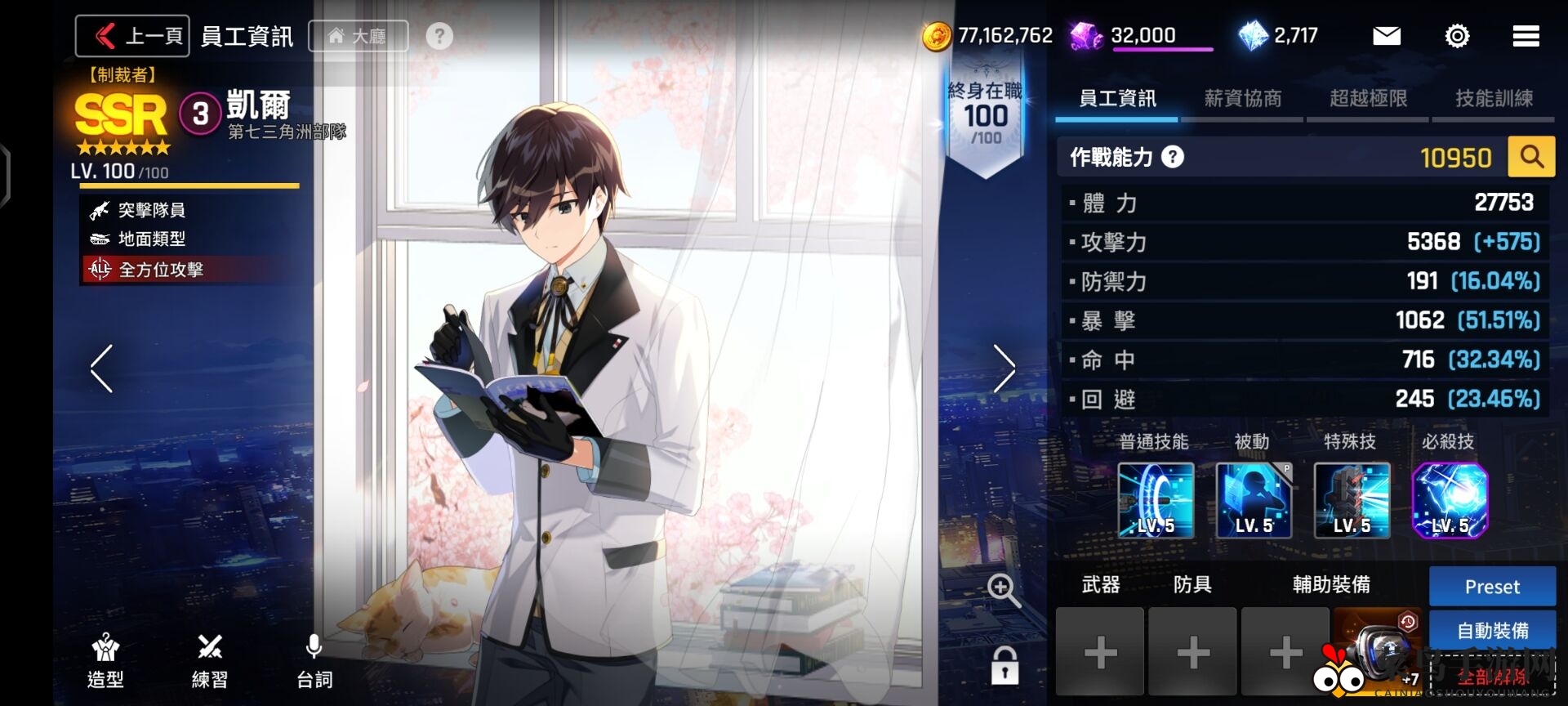
Task: Open the hamburger main menu
Action: [1526, 36]
